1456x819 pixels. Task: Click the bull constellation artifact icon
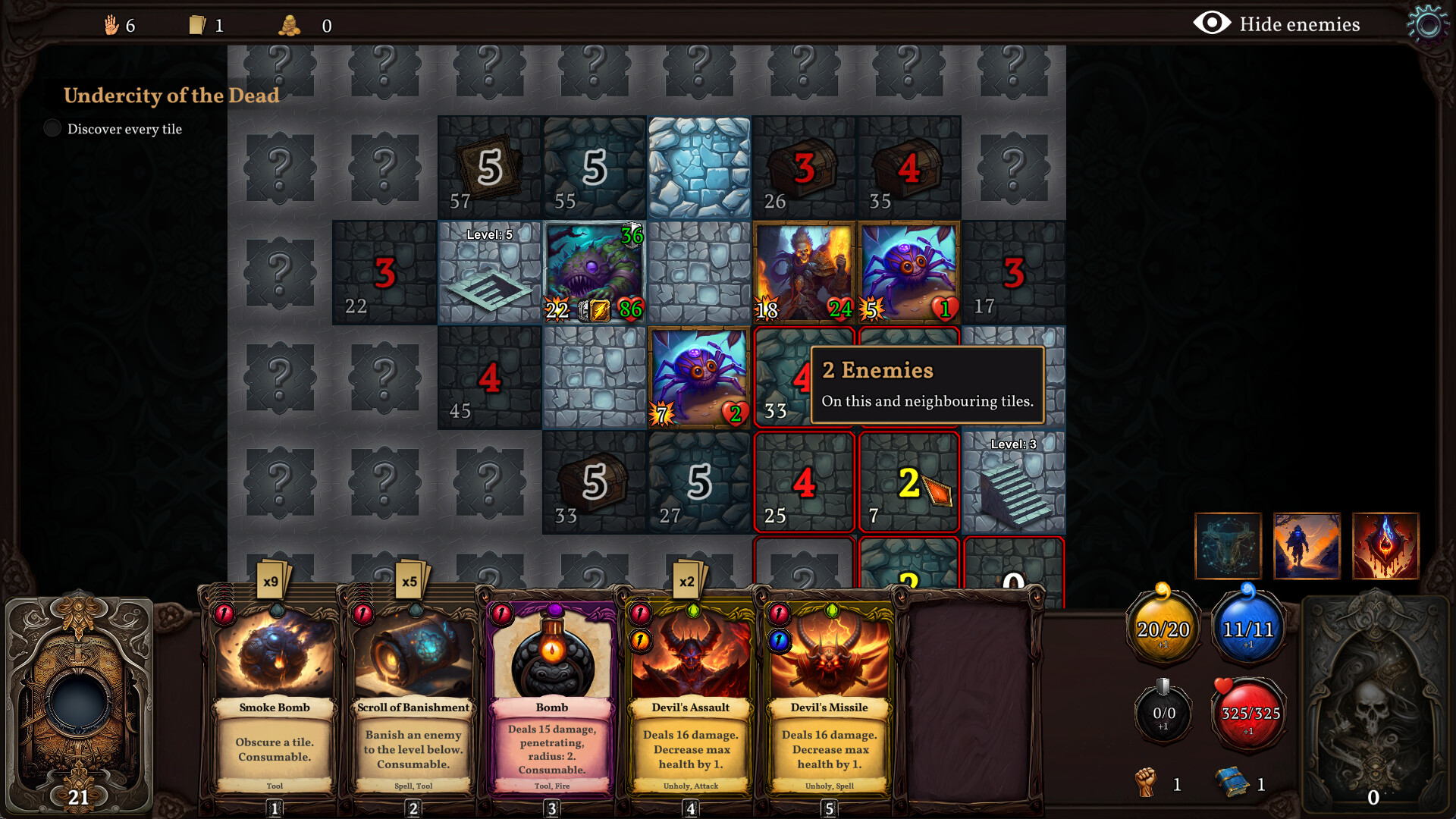[x=1228, y=546]
